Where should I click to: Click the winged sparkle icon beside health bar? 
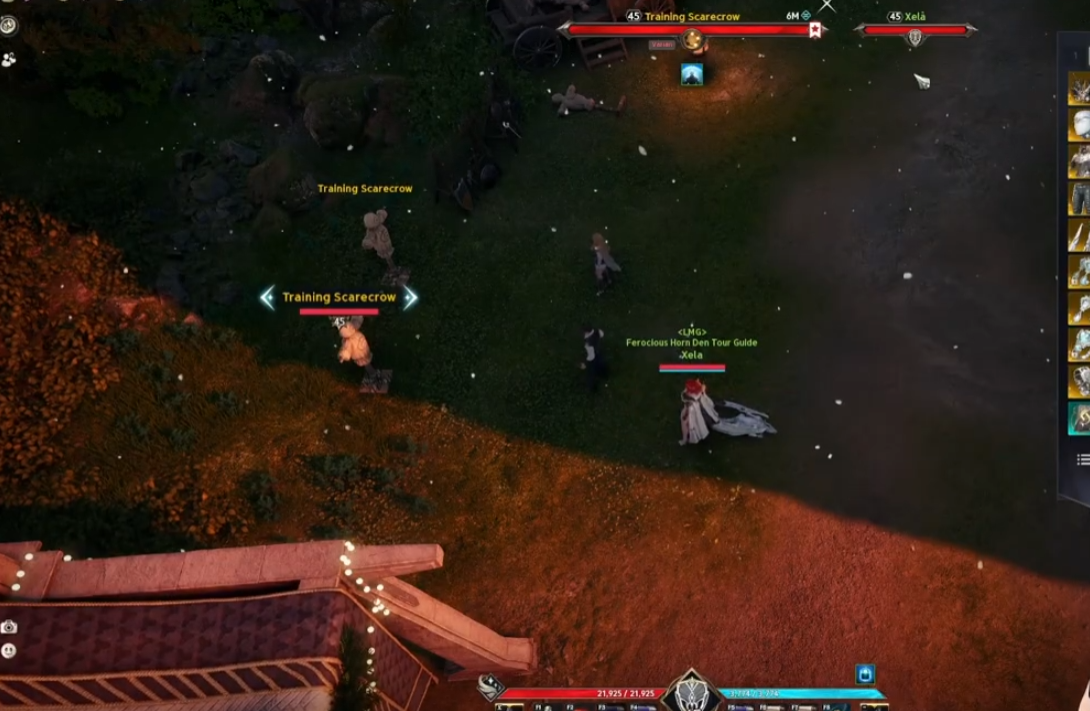tap(489, 686)
